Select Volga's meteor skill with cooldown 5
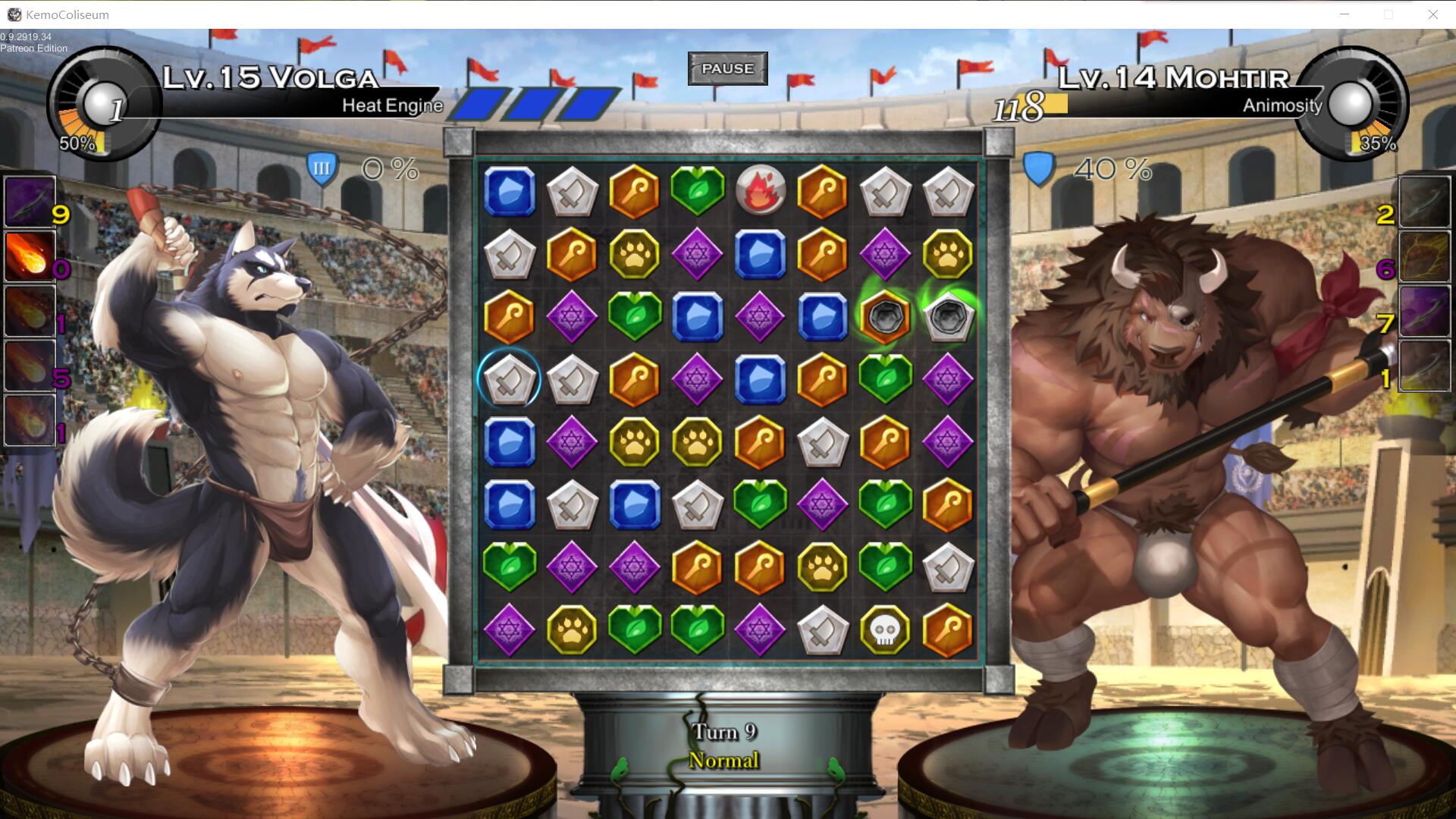1456x819 pixels. coord(30,366)
